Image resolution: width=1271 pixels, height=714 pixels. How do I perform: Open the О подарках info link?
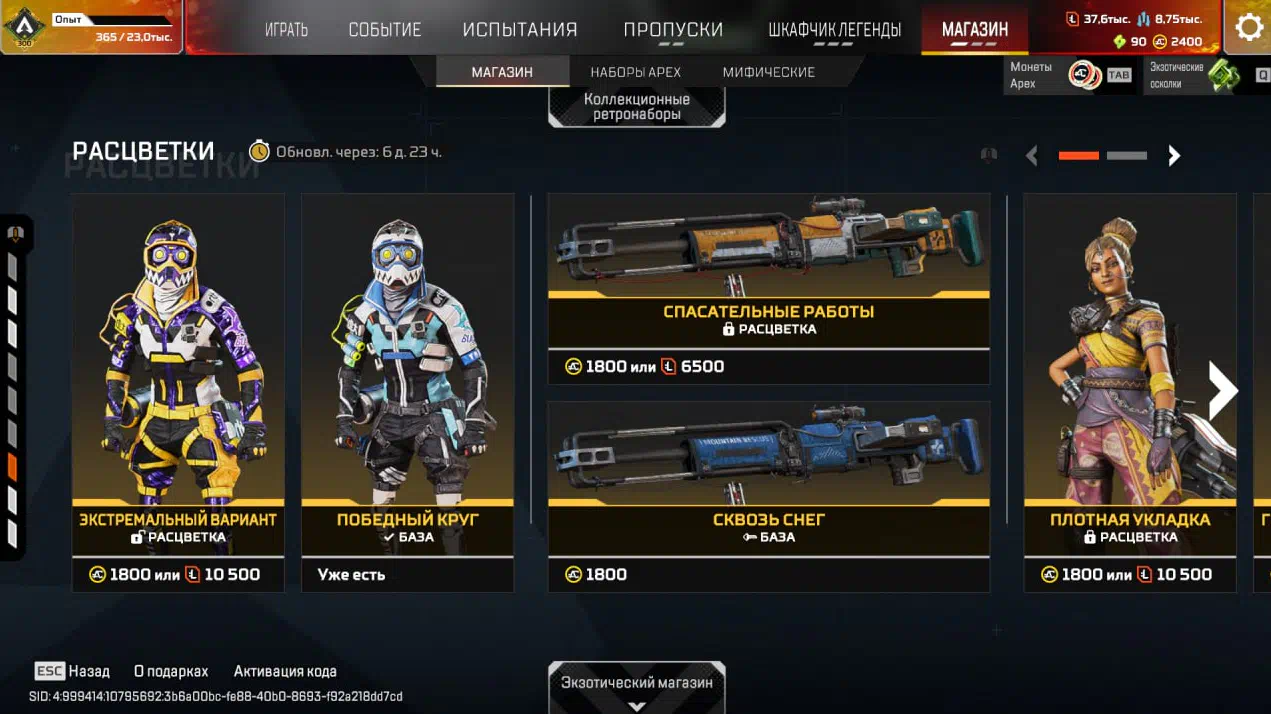point(171,671)
